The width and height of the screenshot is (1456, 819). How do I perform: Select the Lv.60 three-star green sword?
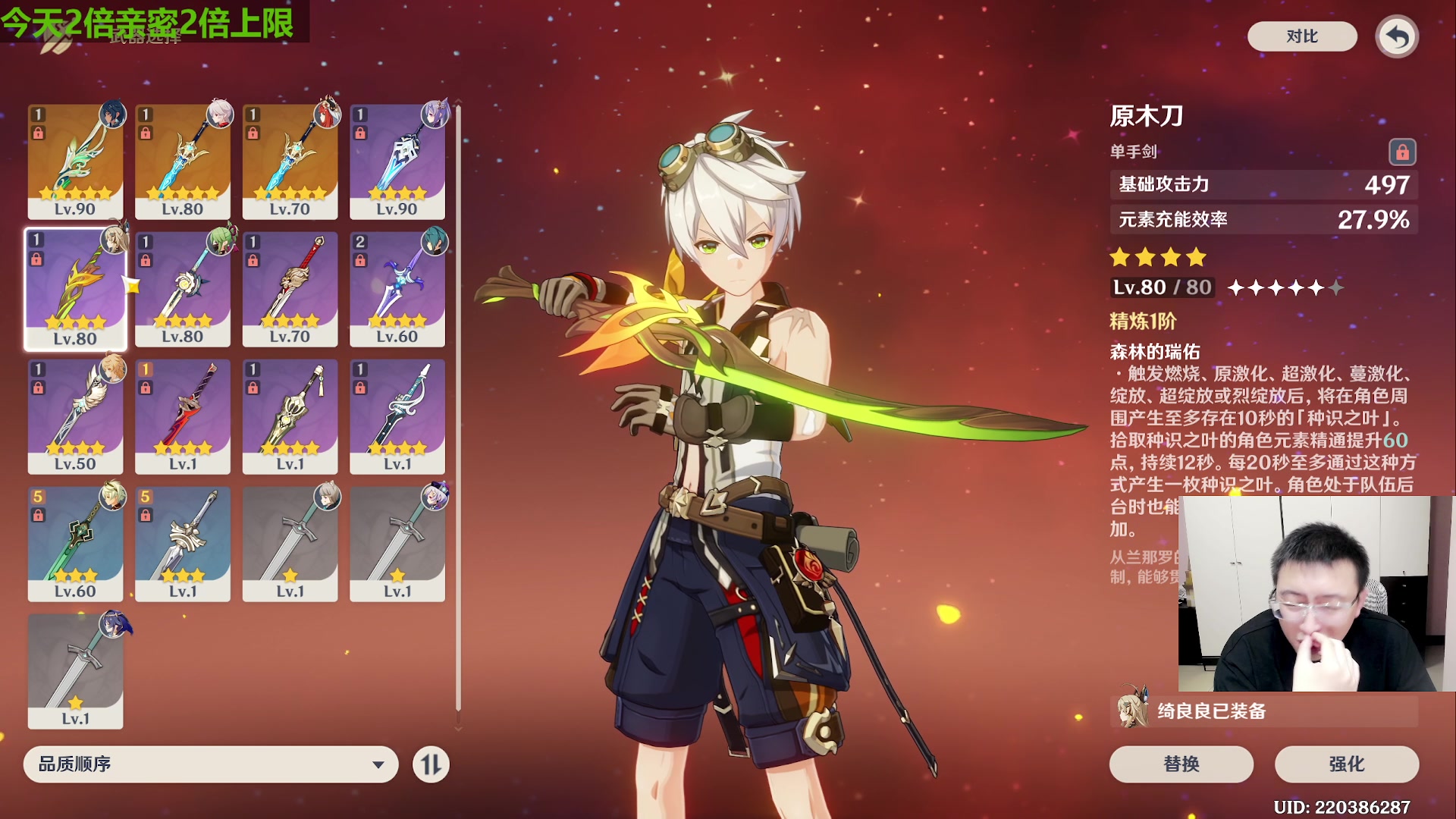coord(75,543)
